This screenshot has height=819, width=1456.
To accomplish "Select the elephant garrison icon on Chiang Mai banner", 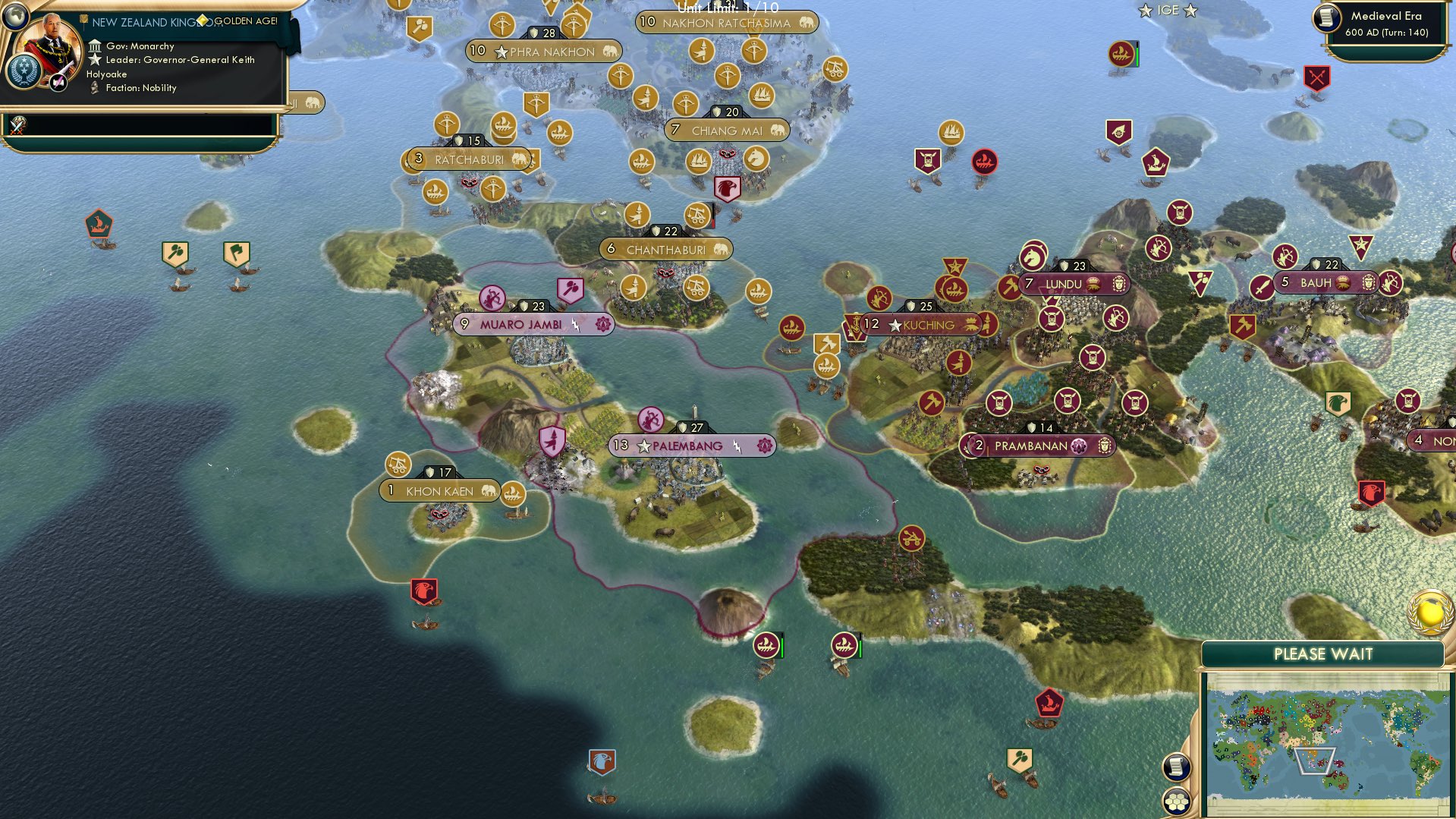I will pyautogui.click(x=776, y=130).
